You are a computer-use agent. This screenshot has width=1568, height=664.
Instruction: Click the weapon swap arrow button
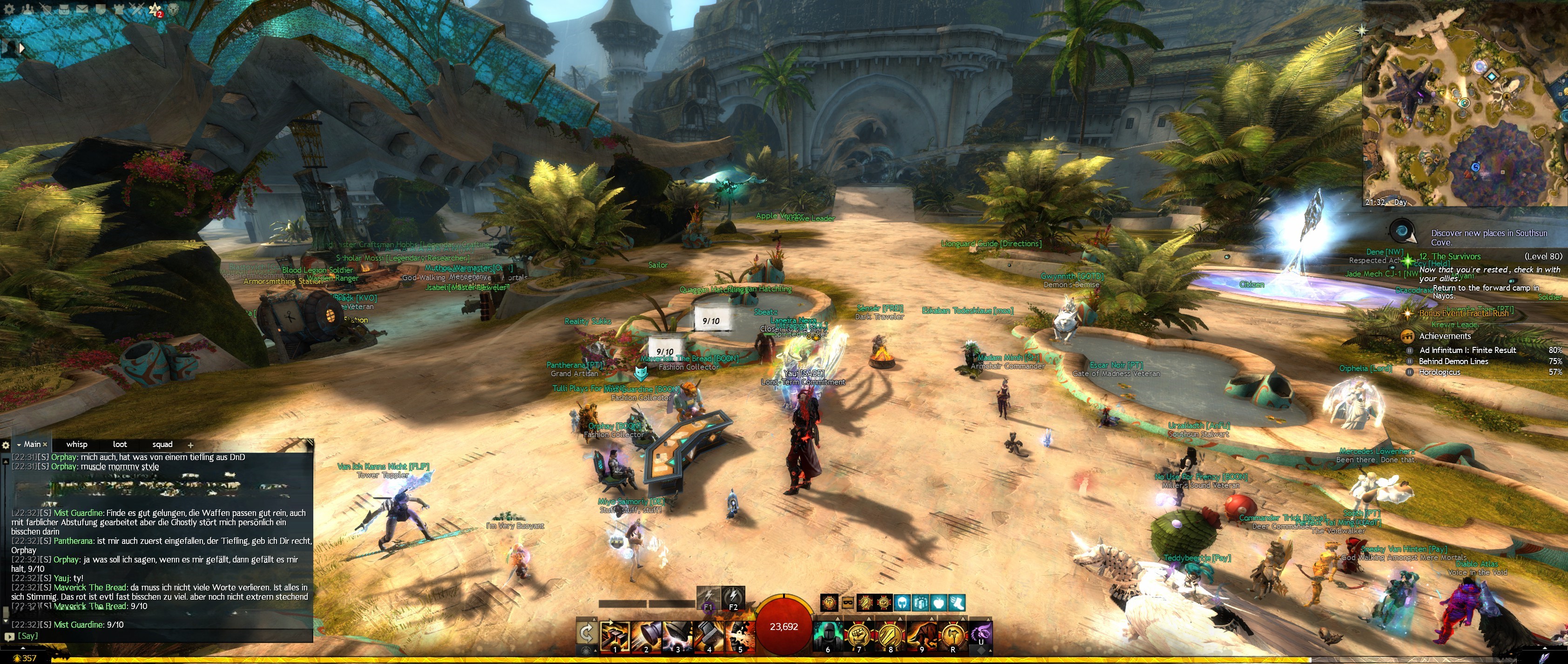pos(586,633)
